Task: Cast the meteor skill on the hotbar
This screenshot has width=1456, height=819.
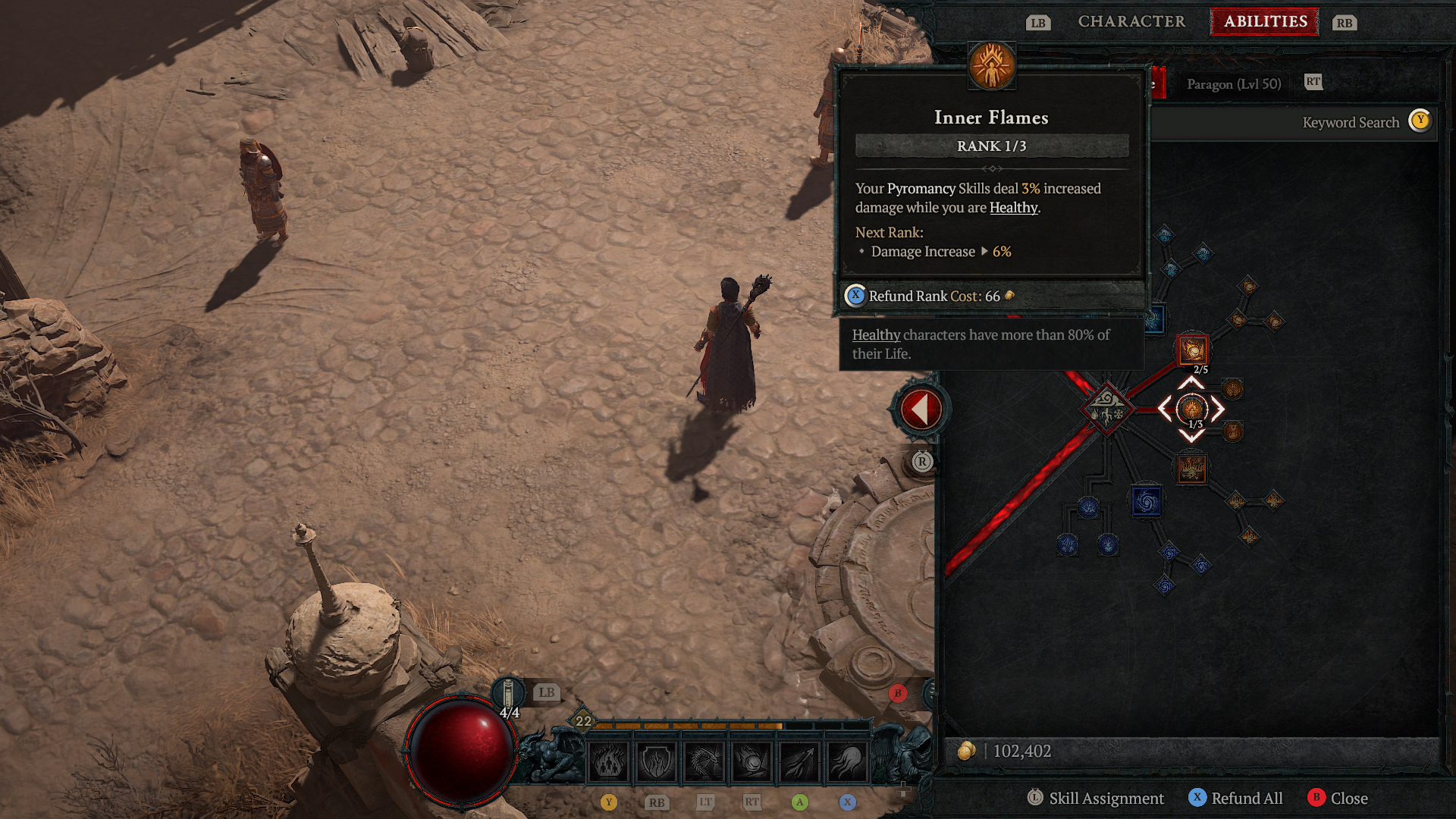Action: pos(752,761)
